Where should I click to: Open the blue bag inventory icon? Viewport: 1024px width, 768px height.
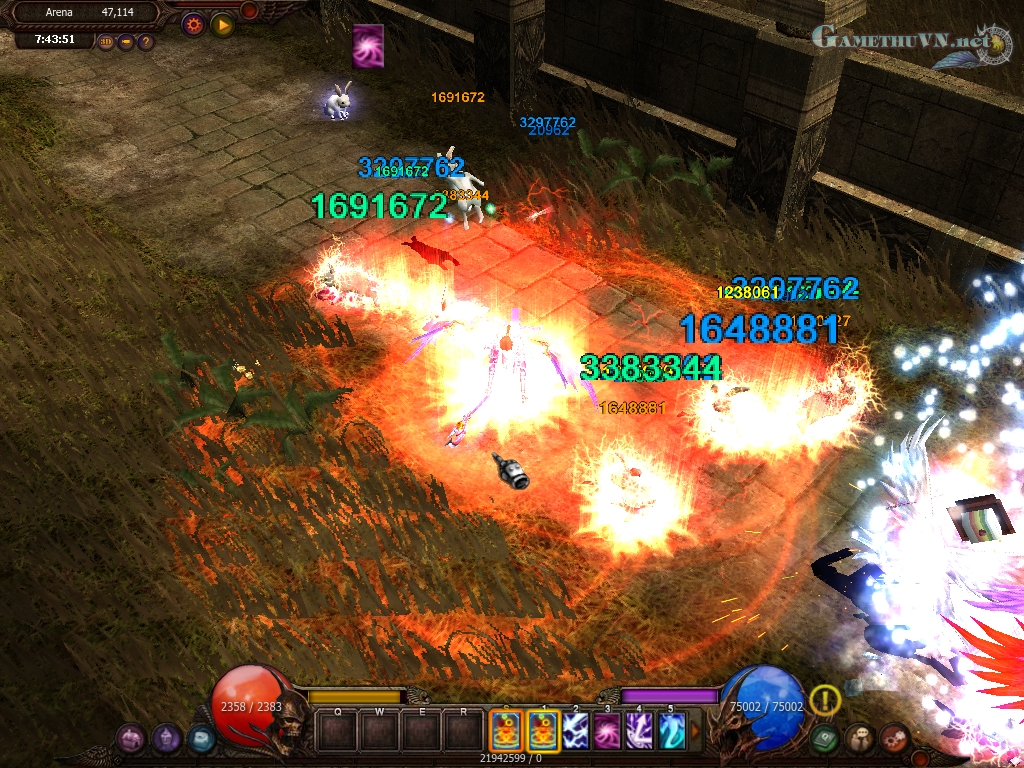pos(201,739)
